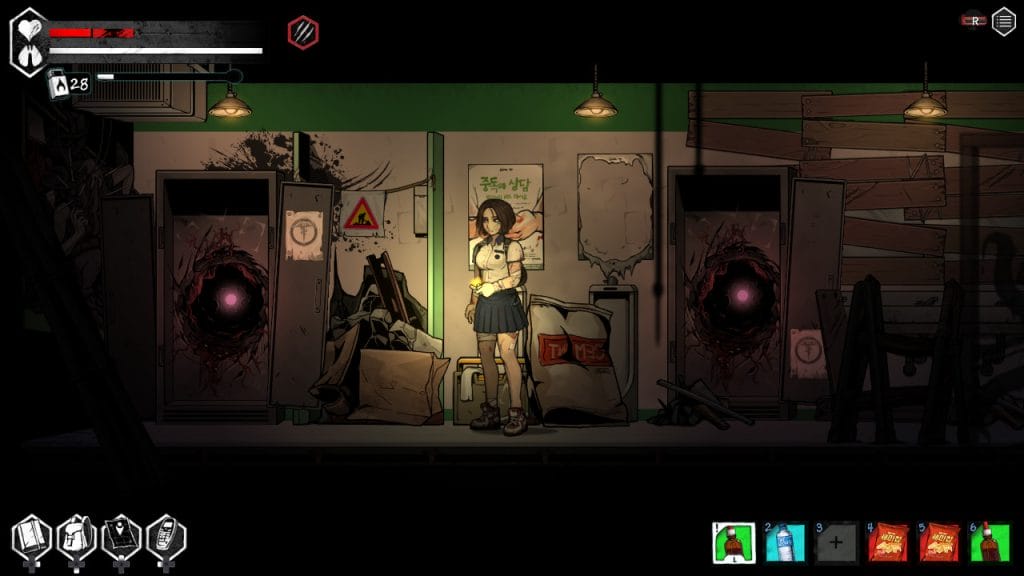The height and width of the screenshot is (576, 1024).
Task: Use the red chips bag in slot 4
Action: tap(887, 542)
